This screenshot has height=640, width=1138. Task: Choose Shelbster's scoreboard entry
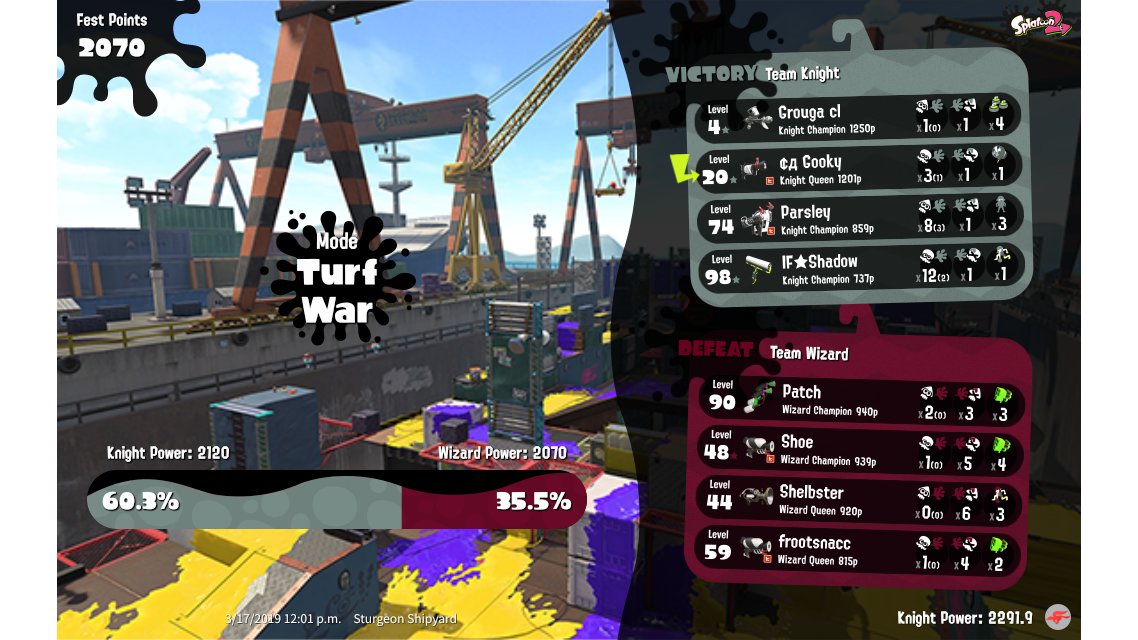[860, 499]
